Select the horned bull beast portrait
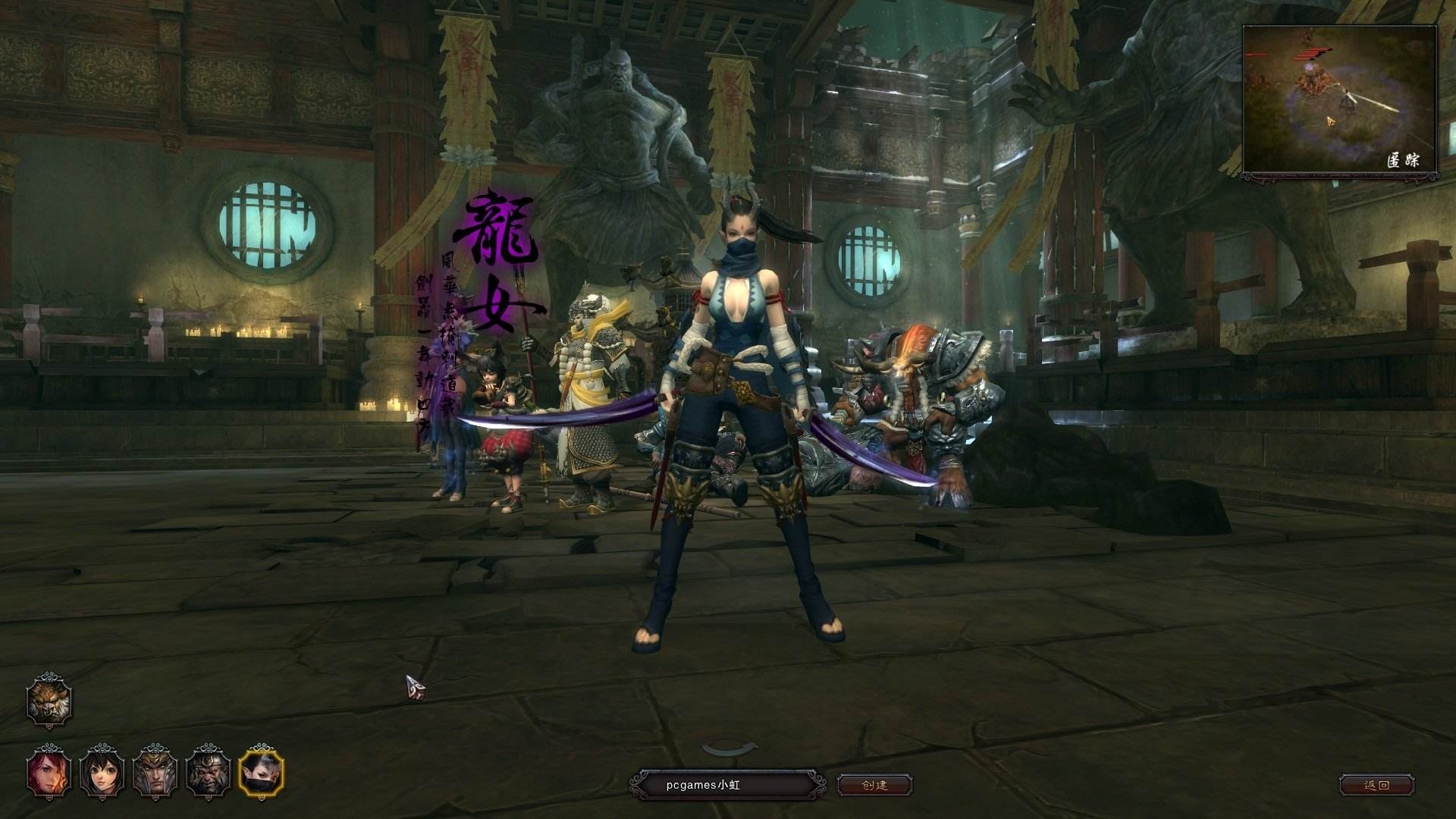This screenshot has width=1456, height=819. (49, 698)
